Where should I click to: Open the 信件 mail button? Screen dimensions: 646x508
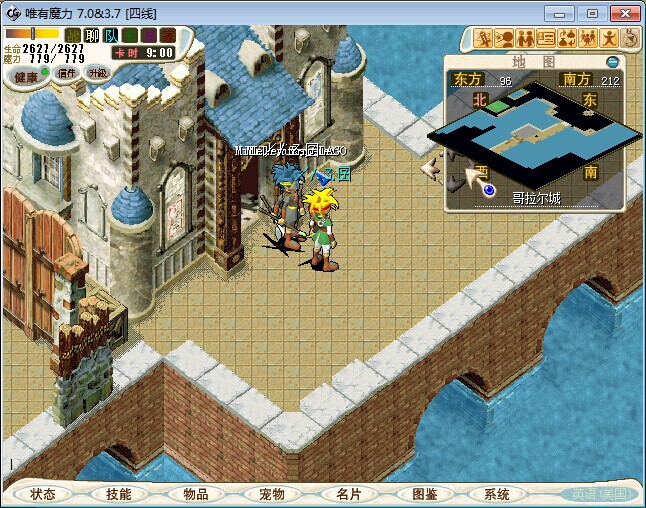tap(67, 73)
